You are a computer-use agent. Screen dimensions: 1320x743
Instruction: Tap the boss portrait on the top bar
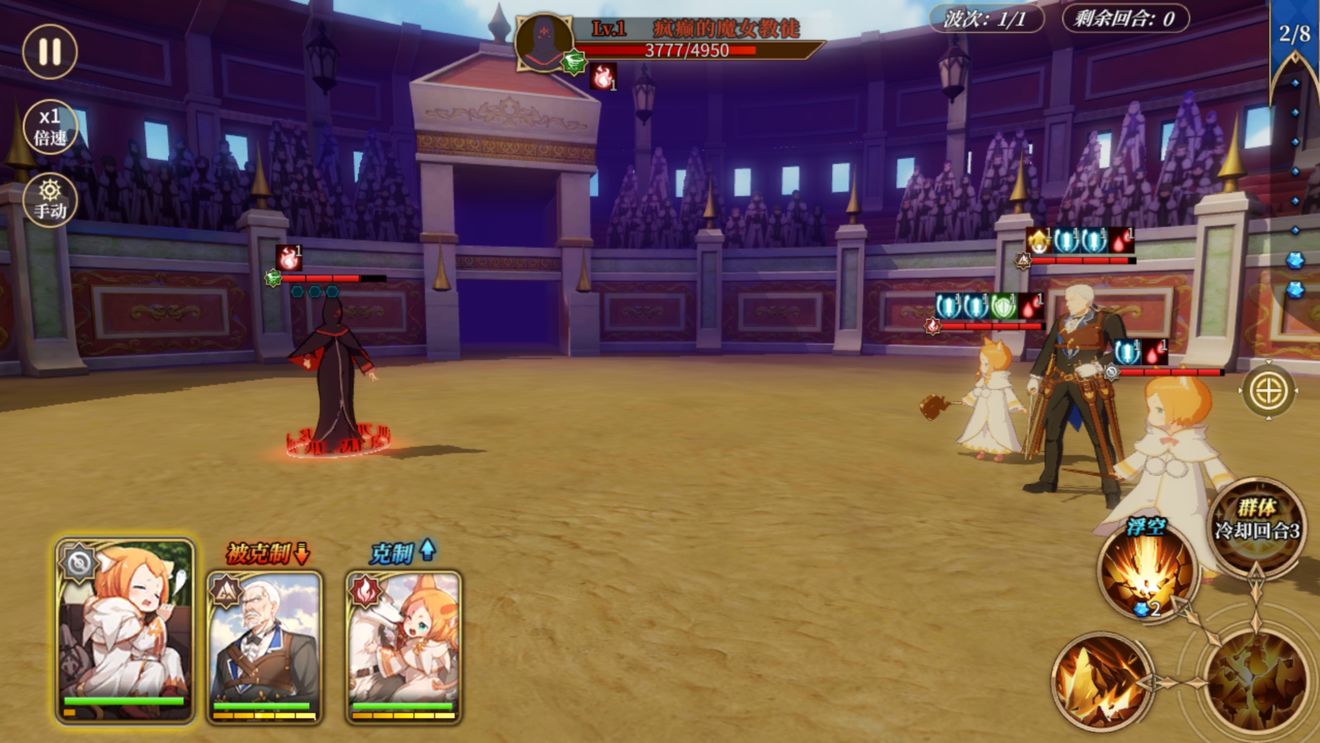544,42
